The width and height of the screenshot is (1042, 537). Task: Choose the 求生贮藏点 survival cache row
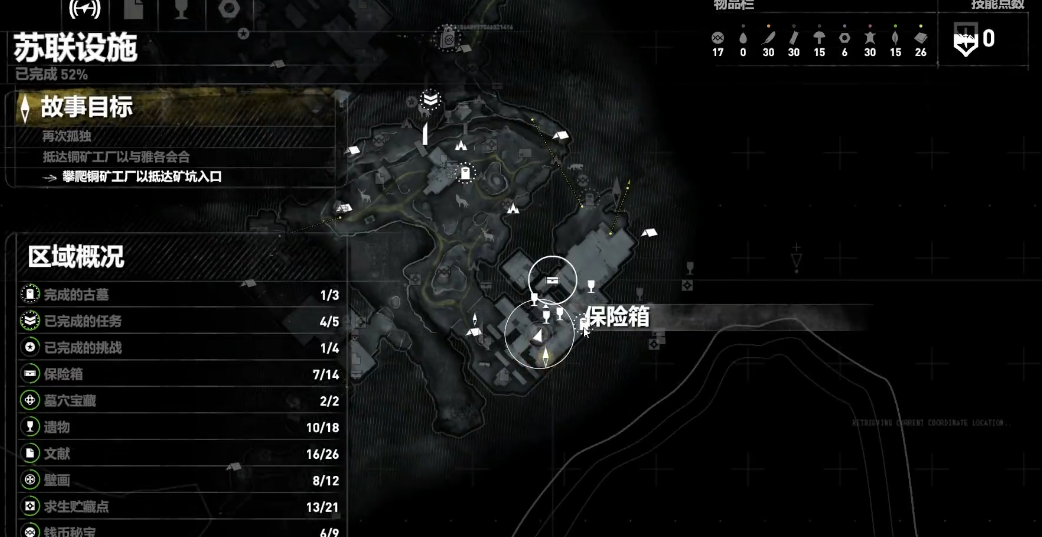180,507
